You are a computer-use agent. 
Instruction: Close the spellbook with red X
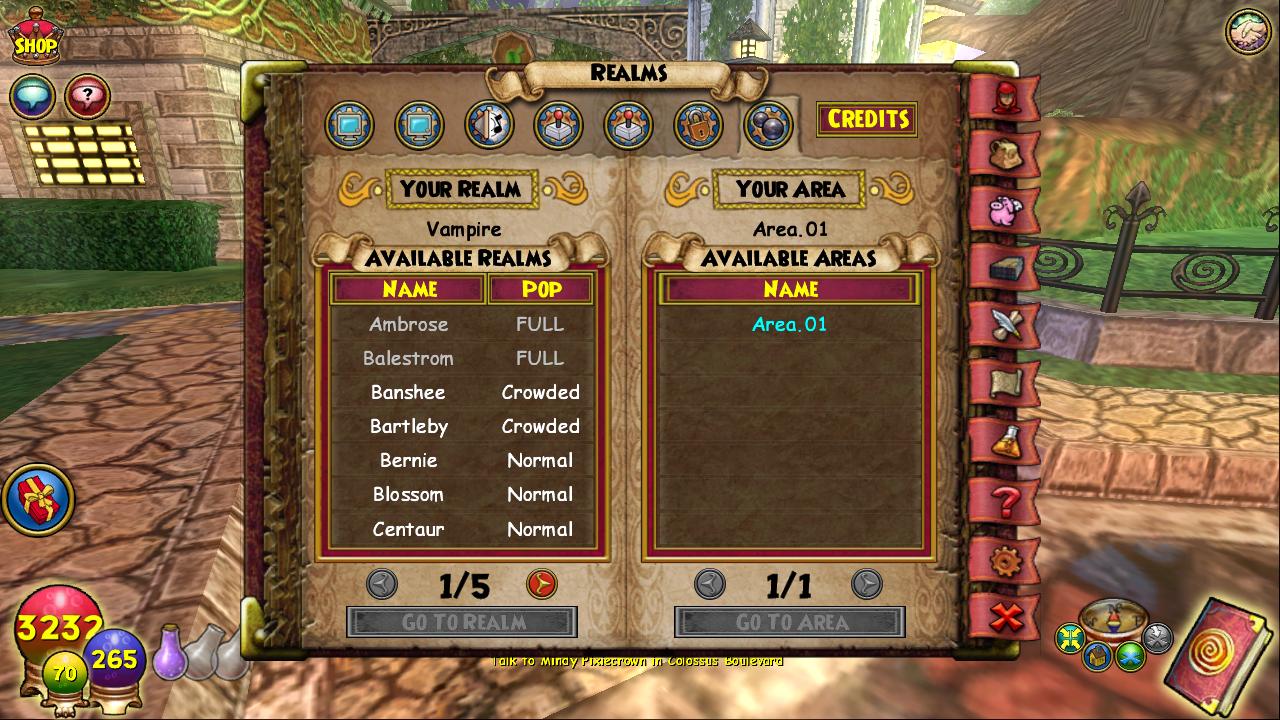[1005, 616]
